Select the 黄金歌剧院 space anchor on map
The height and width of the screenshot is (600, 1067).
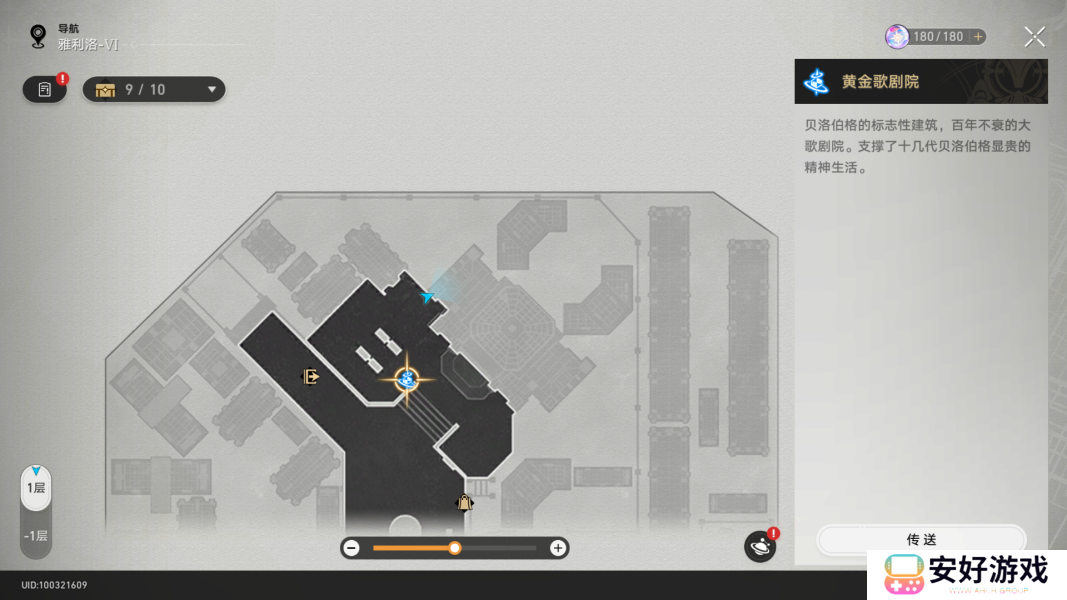(406, 379)
